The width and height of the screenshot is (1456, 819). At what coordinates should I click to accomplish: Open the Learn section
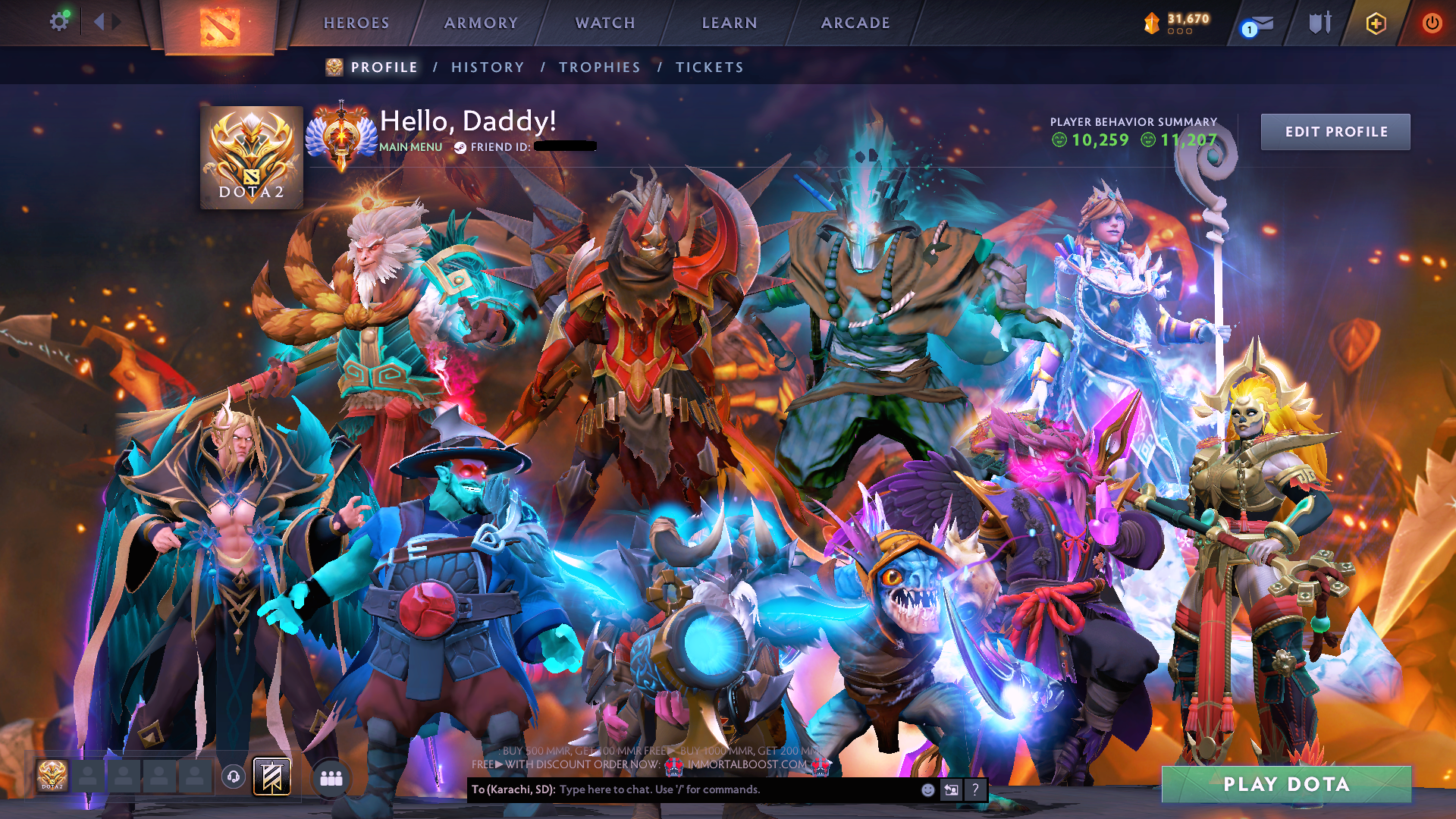[x=730, y=24]
